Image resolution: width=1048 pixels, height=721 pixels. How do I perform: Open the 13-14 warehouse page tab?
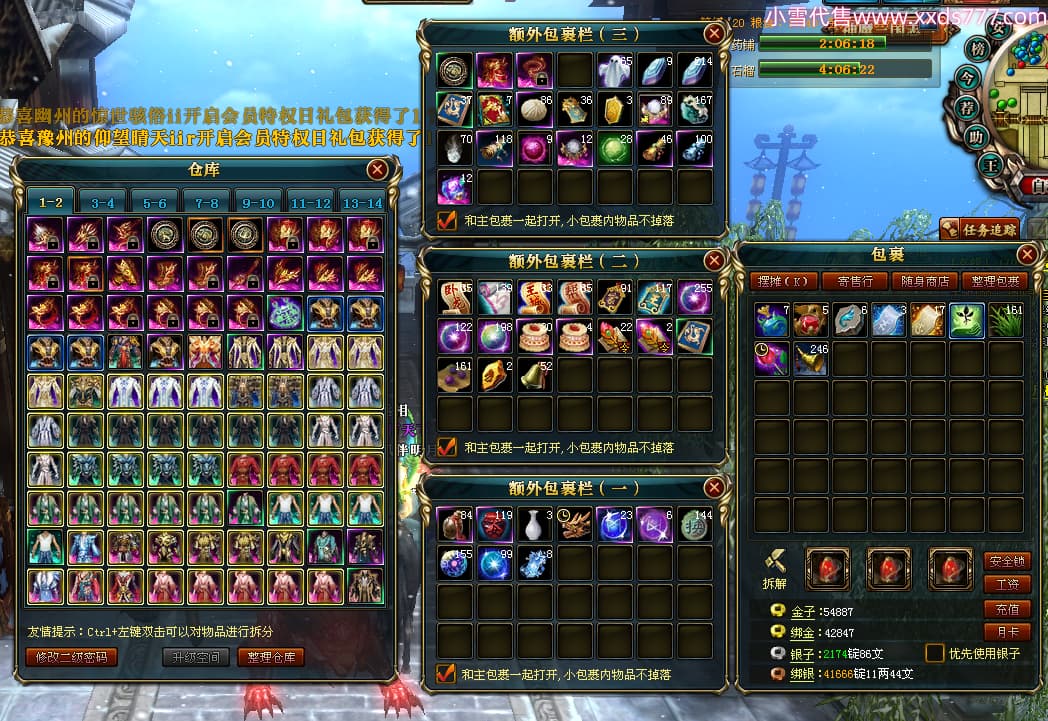coord(361,202)
